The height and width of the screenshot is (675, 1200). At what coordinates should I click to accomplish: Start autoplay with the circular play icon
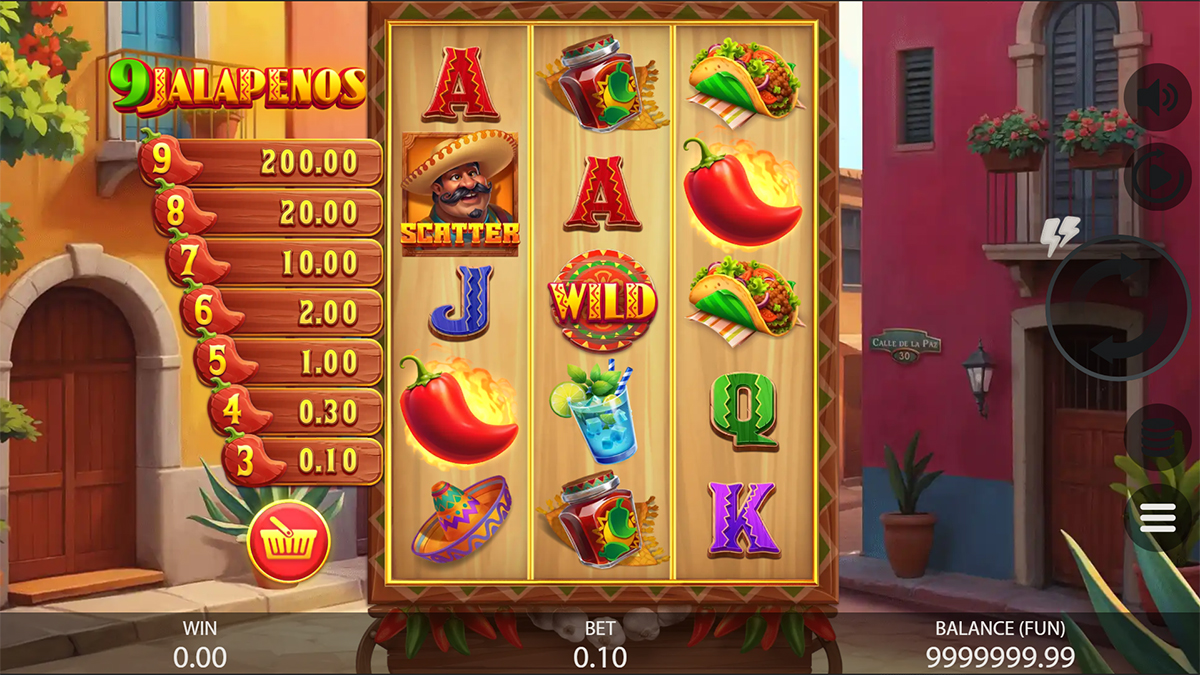coord(1157,176)
